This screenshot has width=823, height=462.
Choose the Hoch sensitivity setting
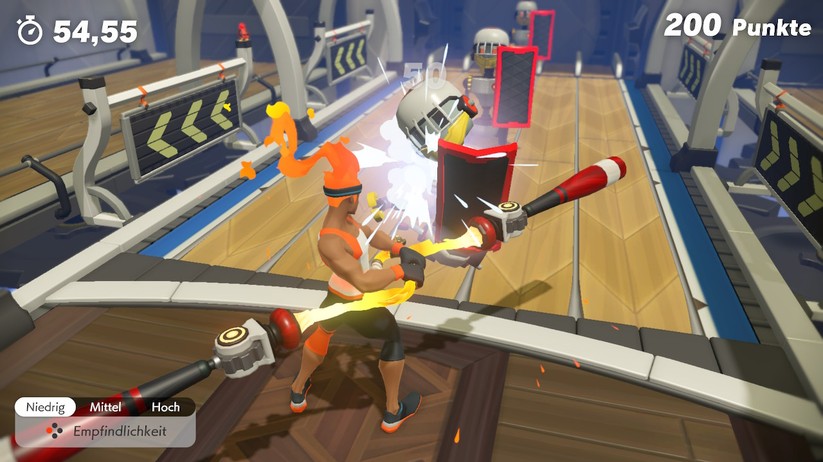coord(166,407)
